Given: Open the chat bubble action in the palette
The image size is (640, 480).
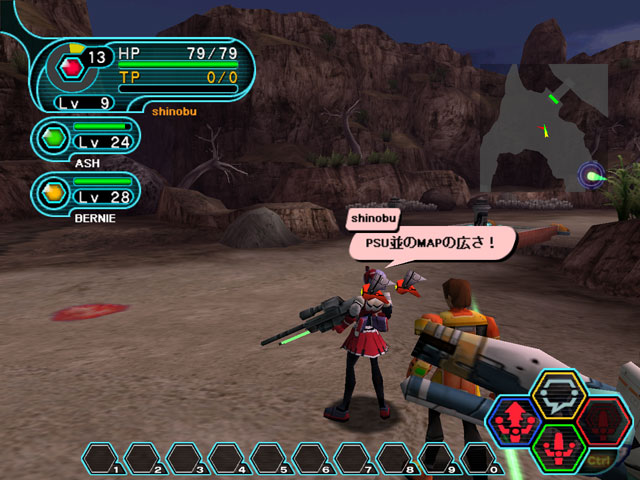Looking at the screenshot, I should [x=559, y=393].
